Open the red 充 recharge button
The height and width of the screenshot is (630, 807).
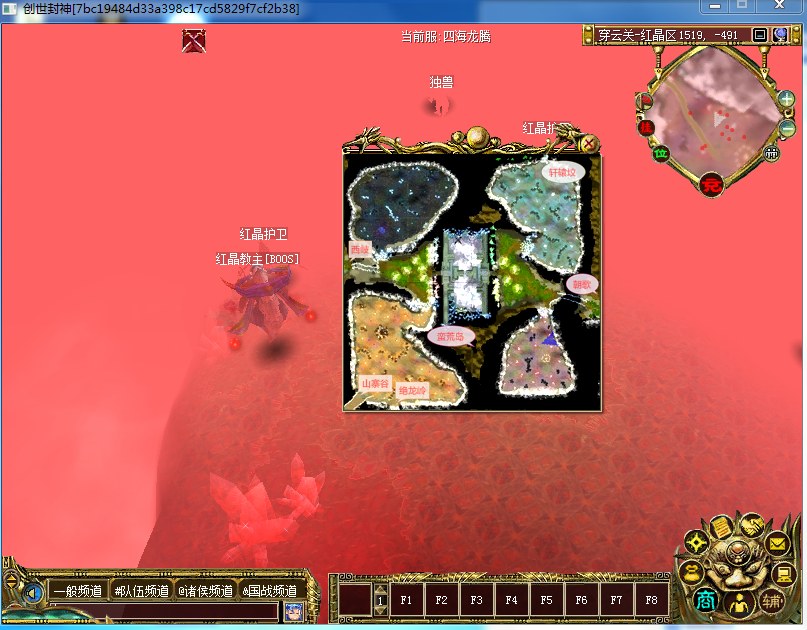coord(711,183)
